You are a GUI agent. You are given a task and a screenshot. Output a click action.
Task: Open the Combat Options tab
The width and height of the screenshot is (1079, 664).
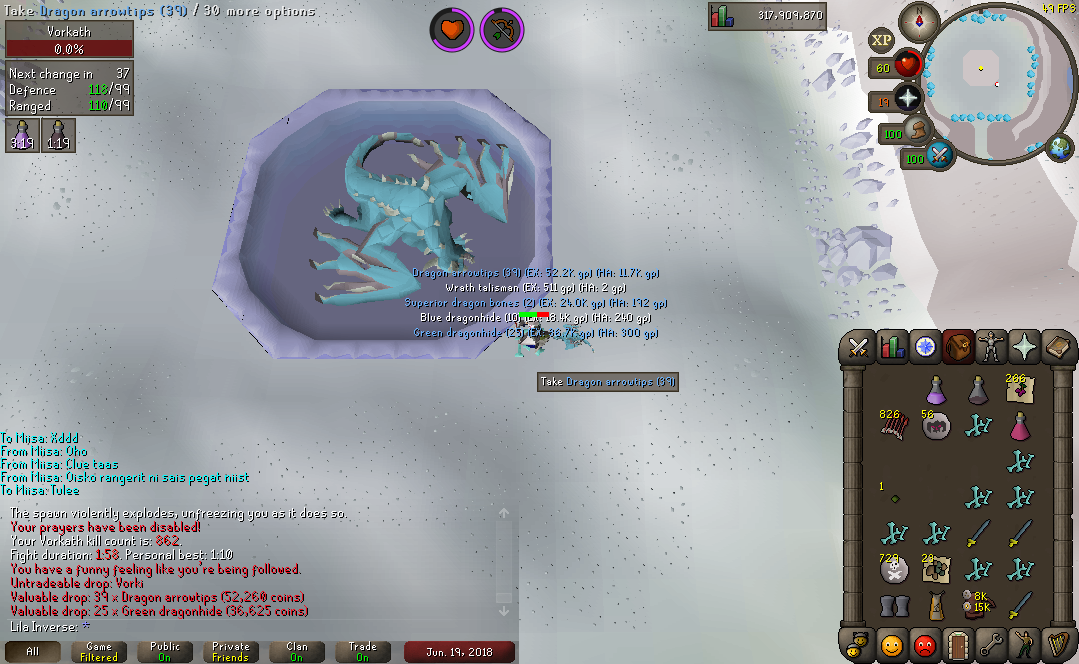(859, 347)
